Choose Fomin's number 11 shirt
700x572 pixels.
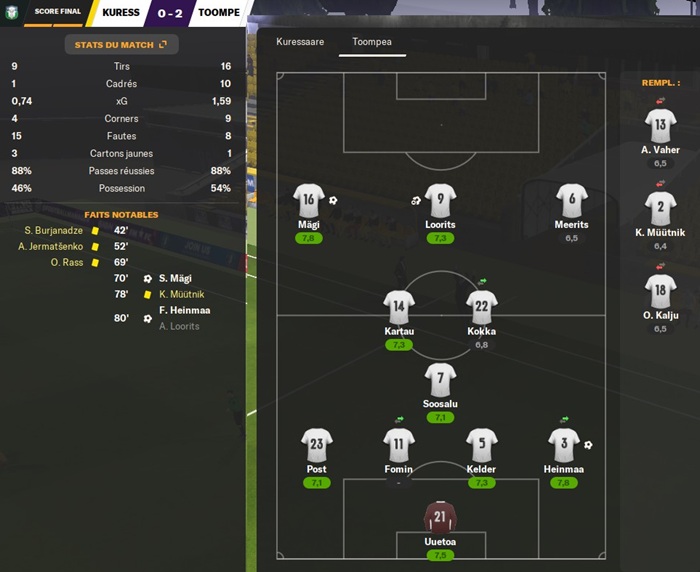coord(399,445)
